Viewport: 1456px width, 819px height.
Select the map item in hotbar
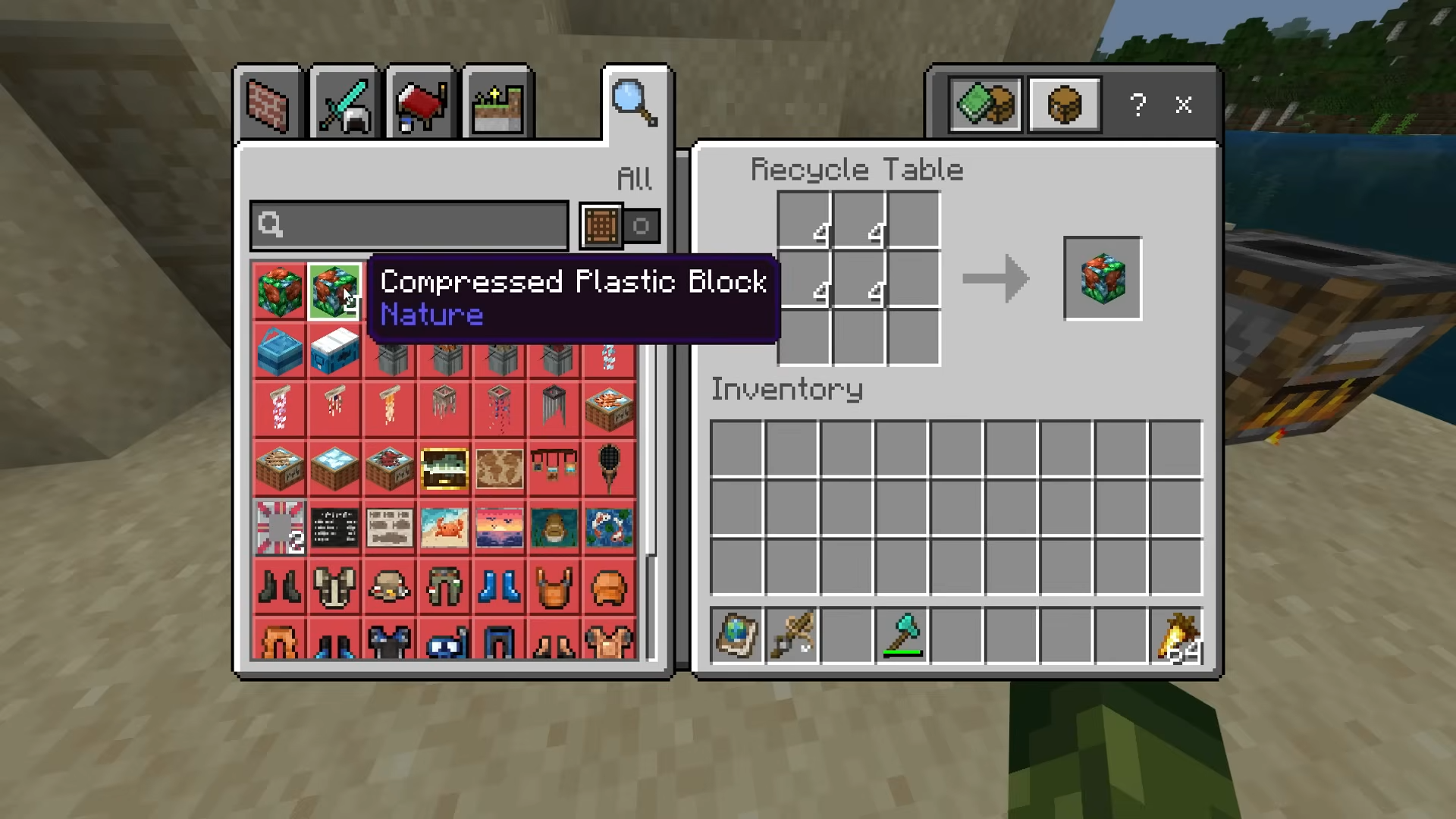pyautogui.click(x=736, y=635)
